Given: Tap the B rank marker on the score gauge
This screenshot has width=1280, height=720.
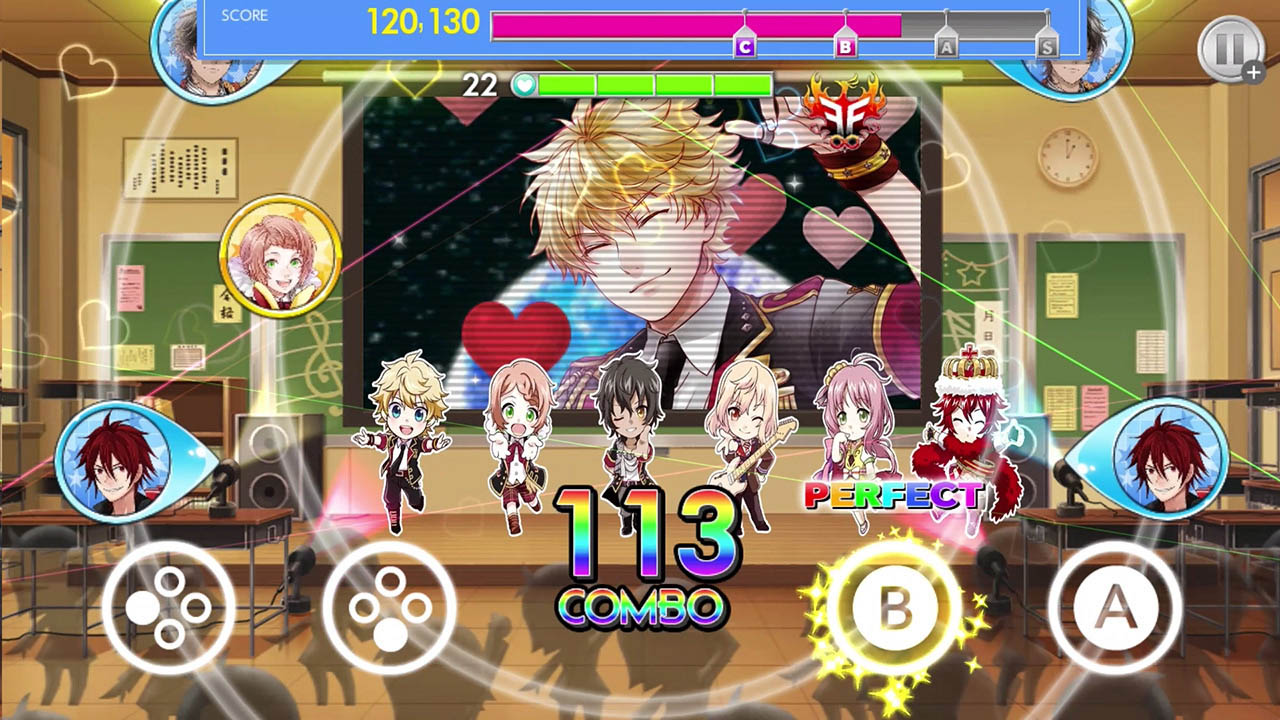Looking at the screenshot, I should (x=845, y=44).
